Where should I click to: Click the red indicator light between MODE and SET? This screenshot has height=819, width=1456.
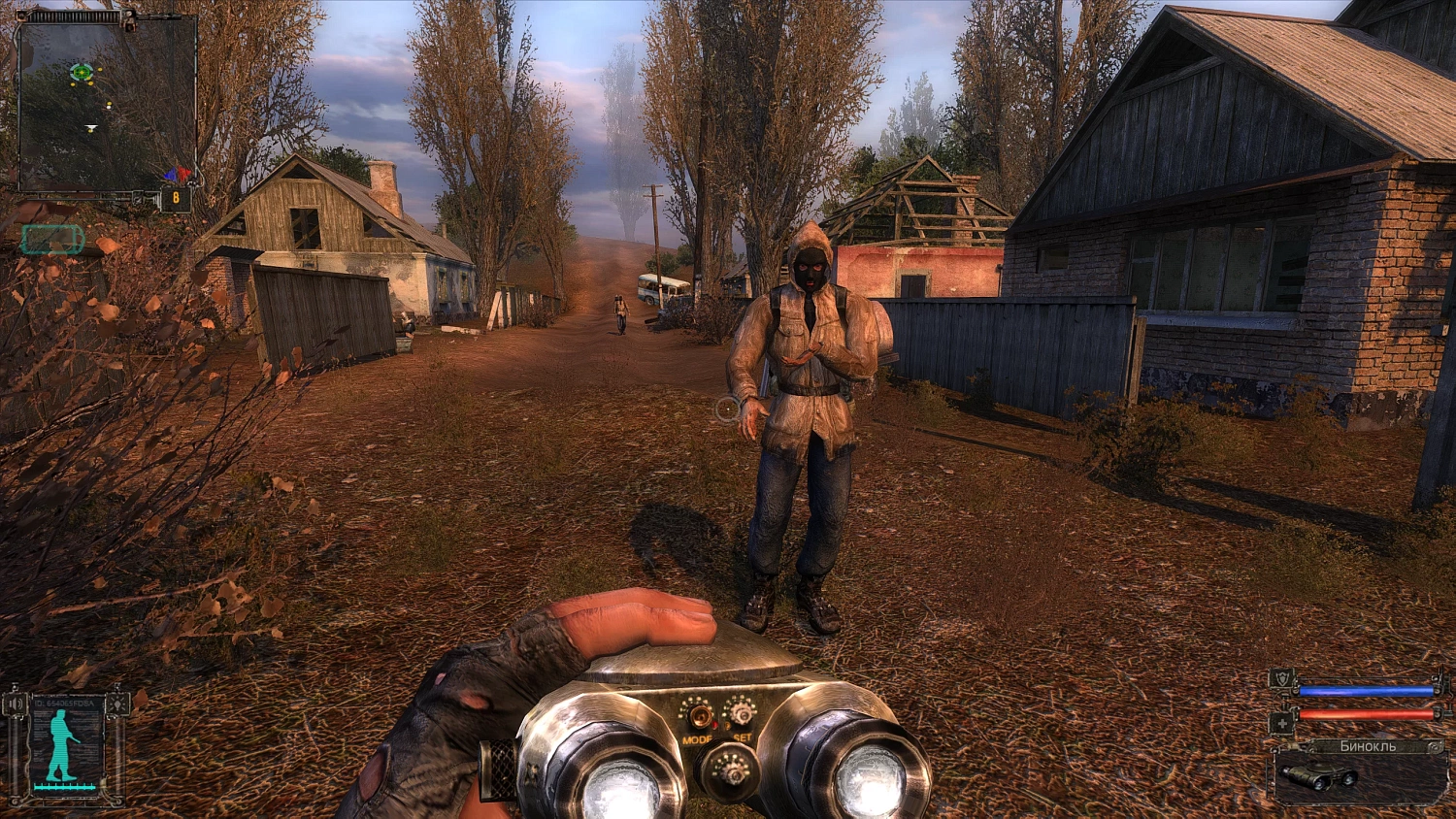coord(714,725)
